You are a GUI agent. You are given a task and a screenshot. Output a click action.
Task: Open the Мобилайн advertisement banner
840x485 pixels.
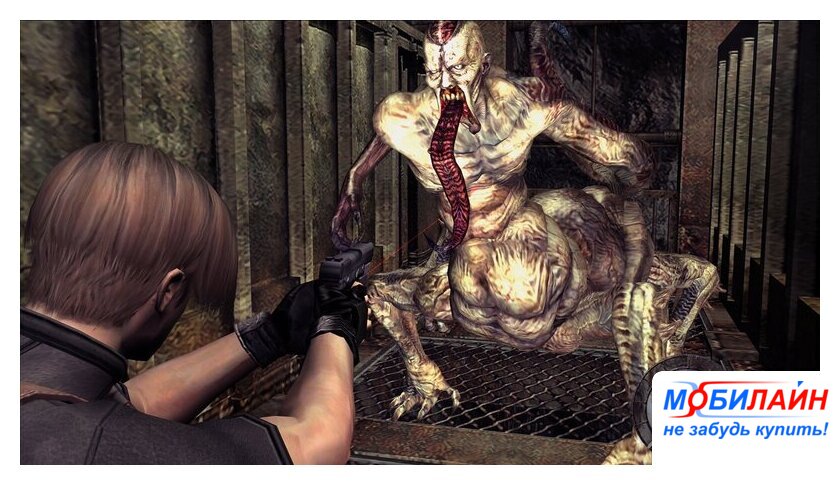(x=744, y=414)
